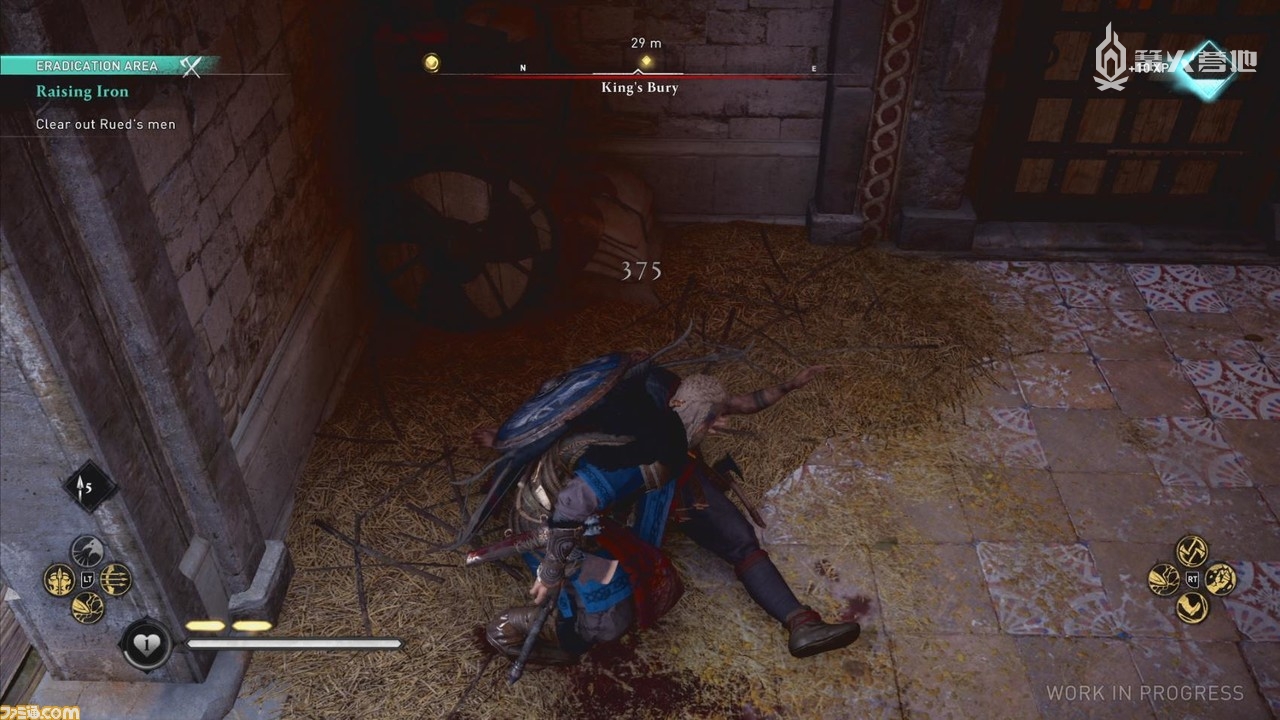
Task: Click the gold diamond objective marker on compass
Action: [646, 62]
